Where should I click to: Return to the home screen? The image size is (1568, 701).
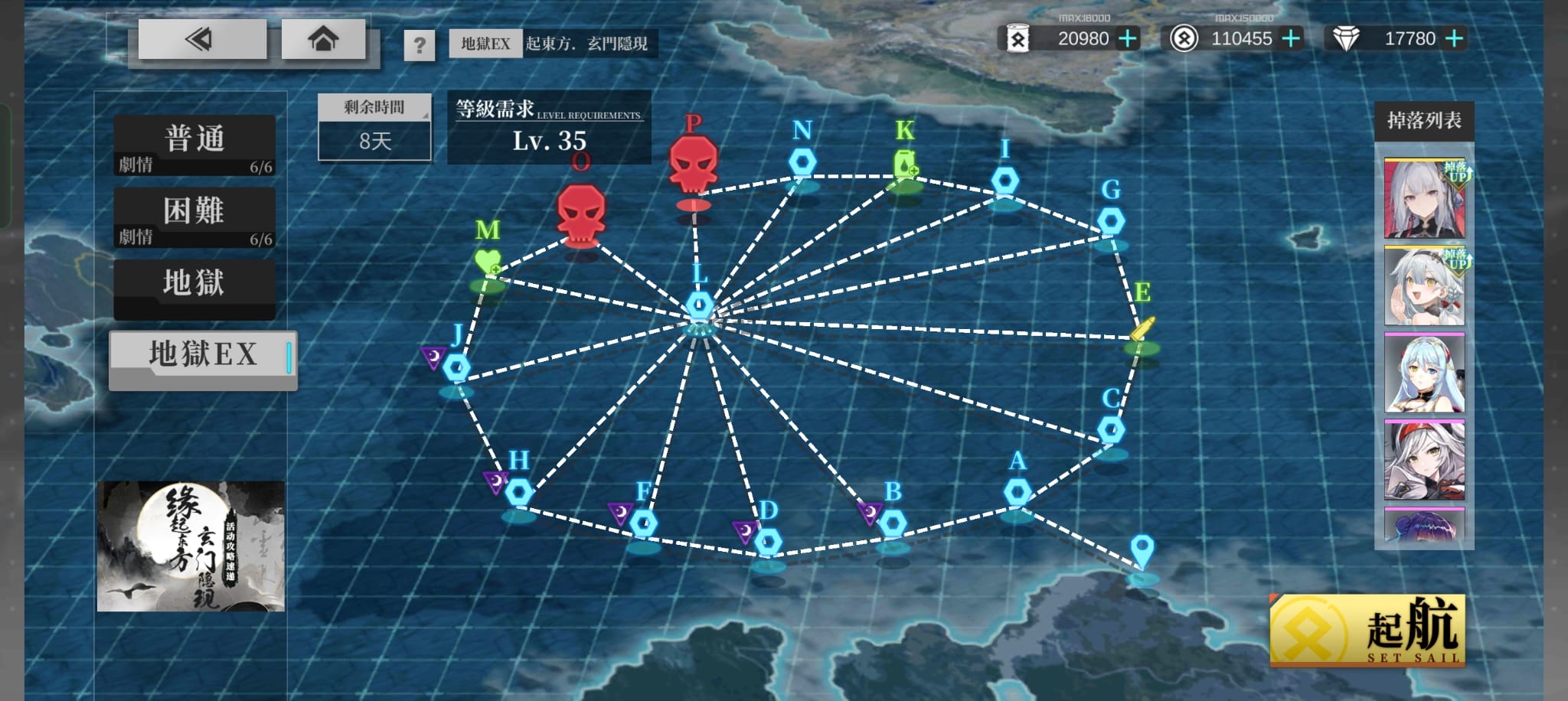[322, 38]
